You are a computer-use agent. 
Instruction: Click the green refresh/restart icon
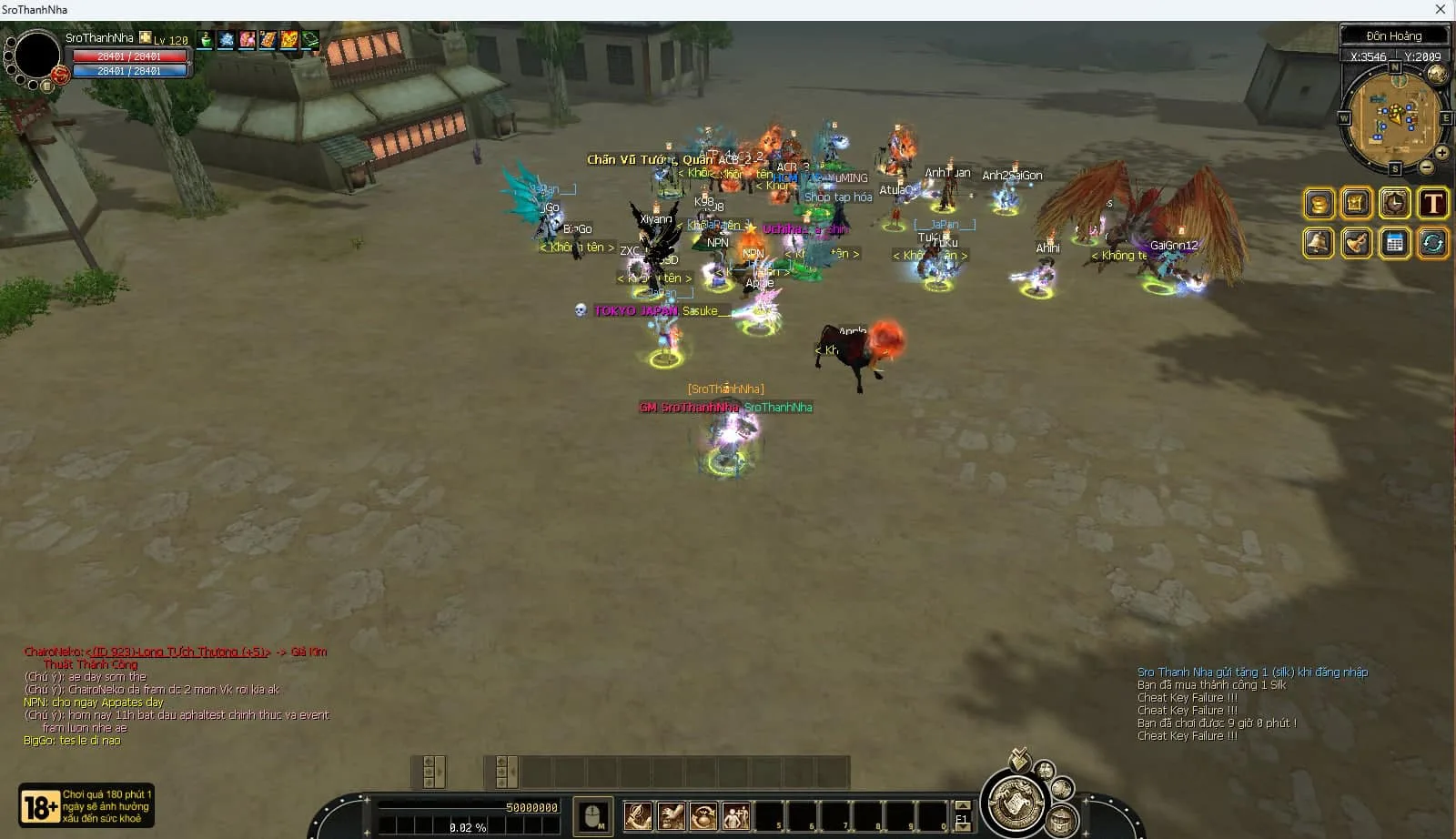(1433, 244)
